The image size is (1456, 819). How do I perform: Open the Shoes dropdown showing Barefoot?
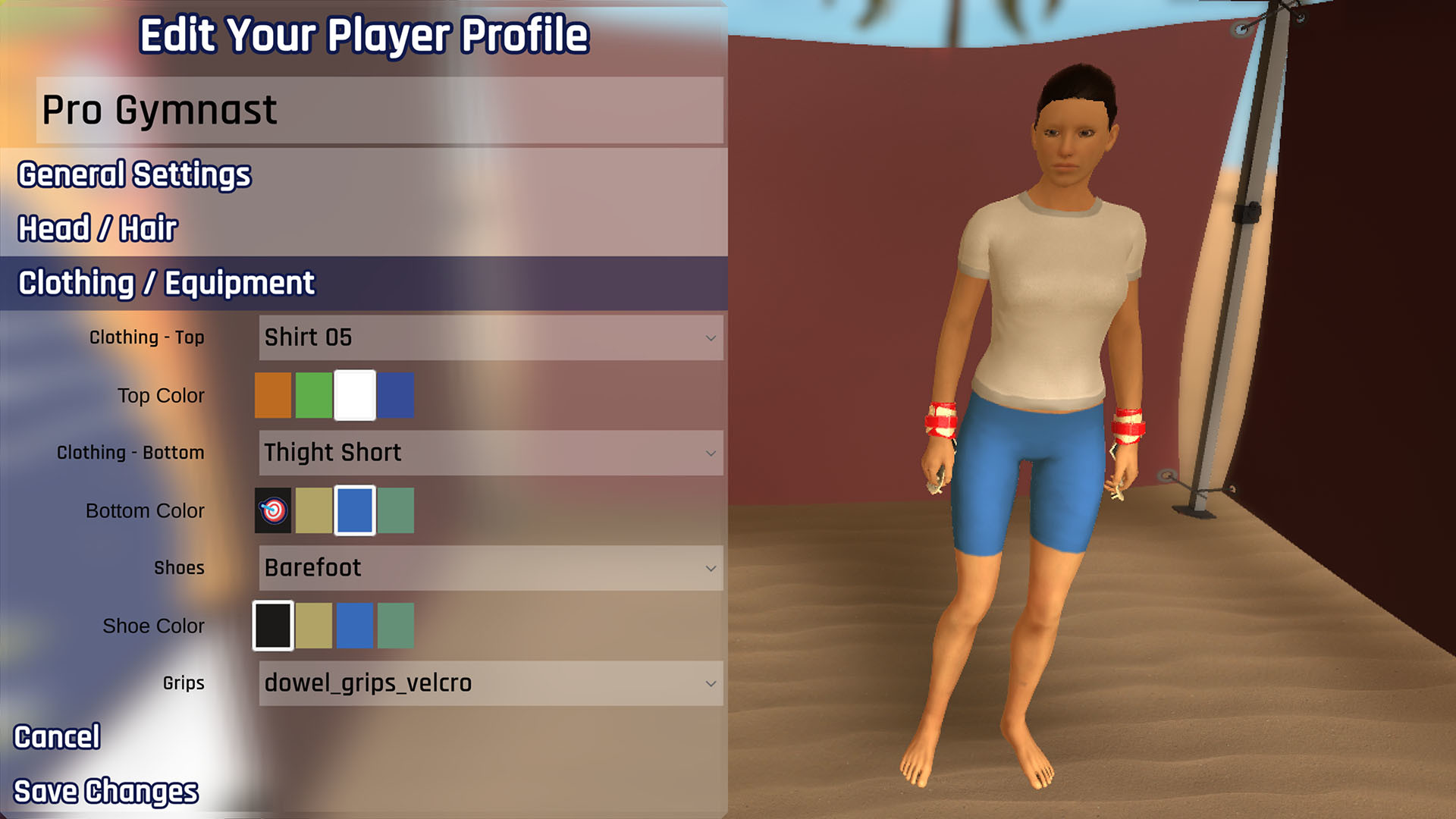[489, 567]
